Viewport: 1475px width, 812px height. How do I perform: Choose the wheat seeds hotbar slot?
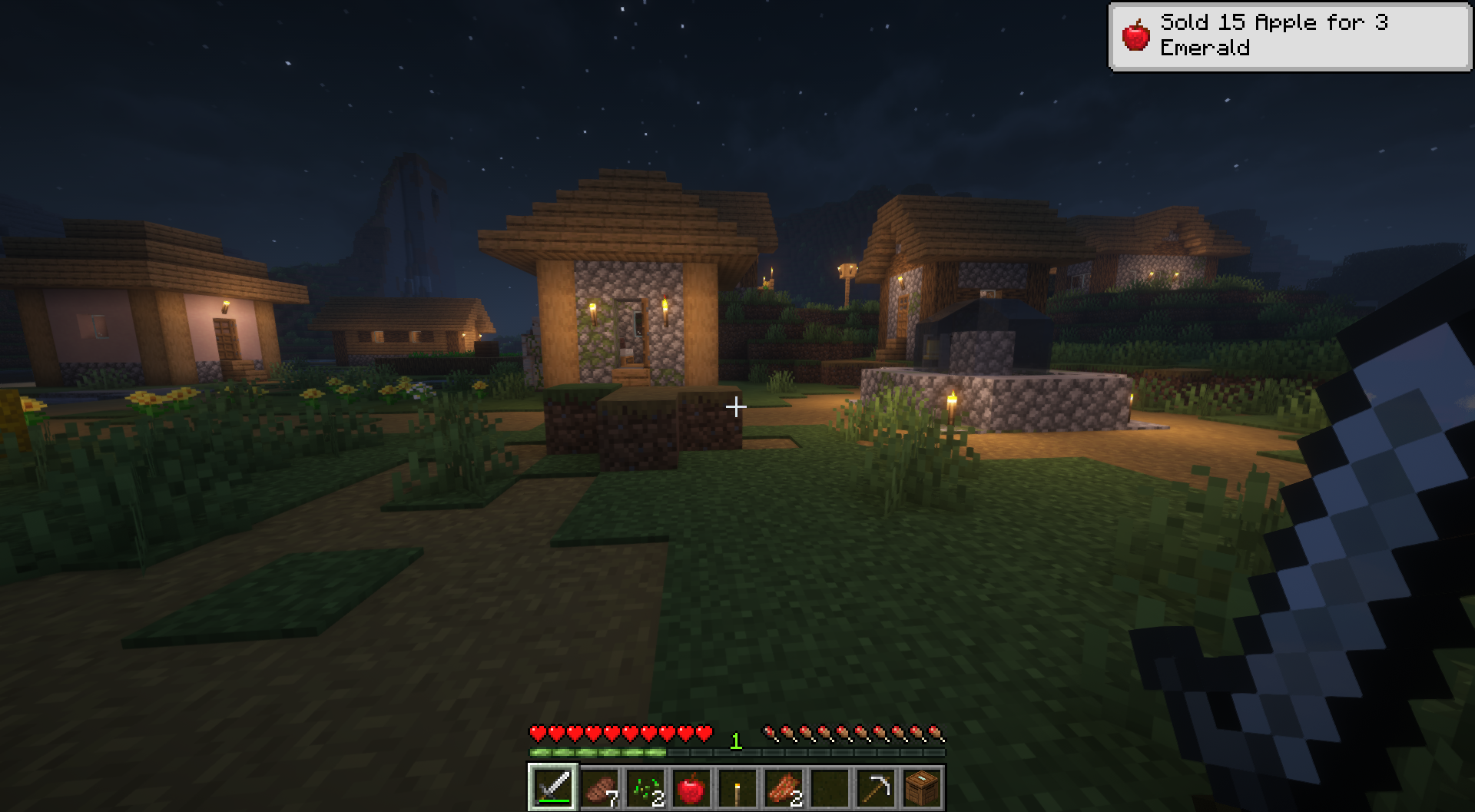coord(645,787)
